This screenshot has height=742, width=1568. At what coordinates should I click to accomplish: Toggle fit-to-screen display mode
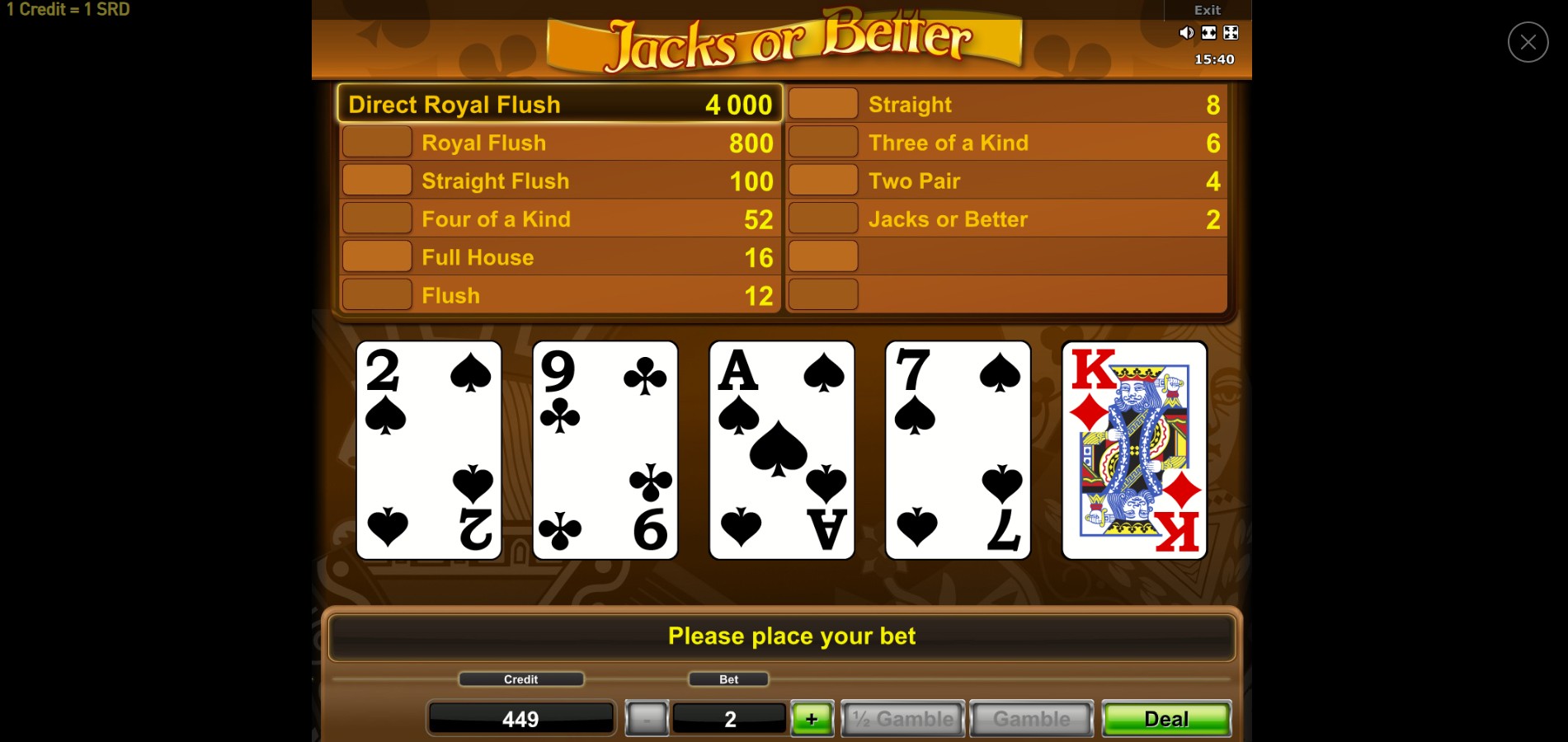(x=1208, y=32)
